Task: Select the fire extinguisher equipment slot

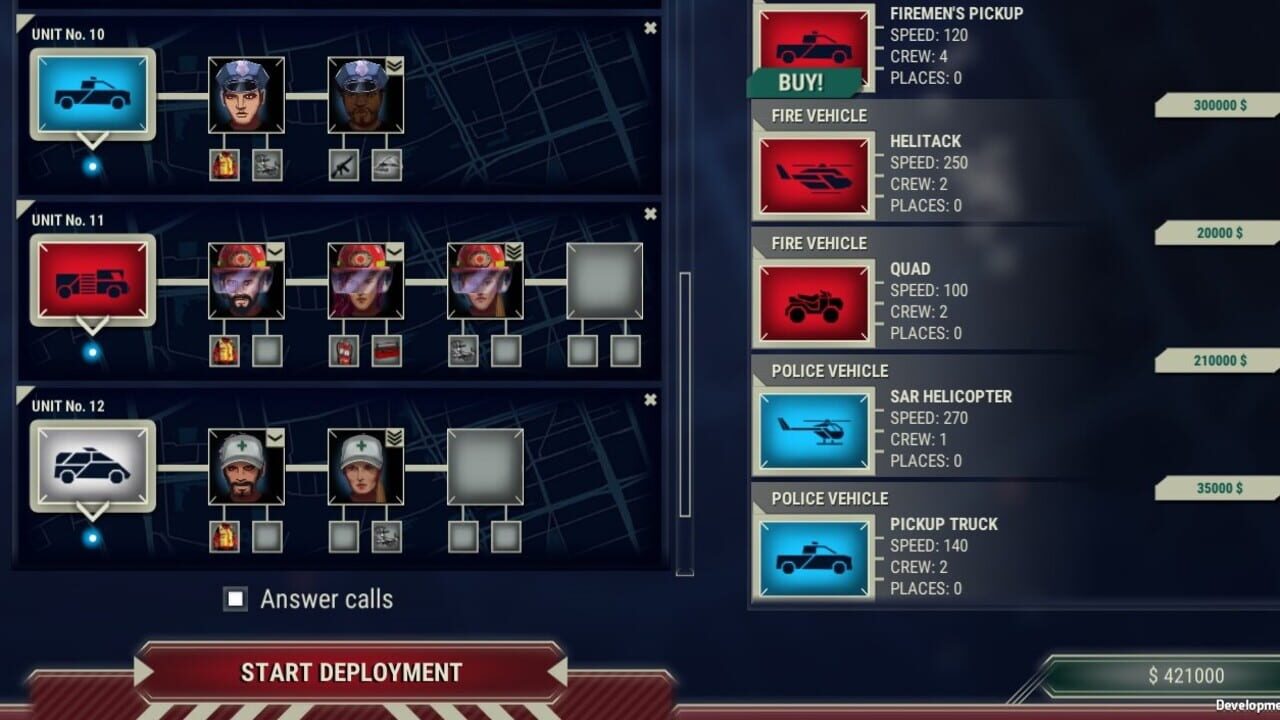Action: point(343,351)
